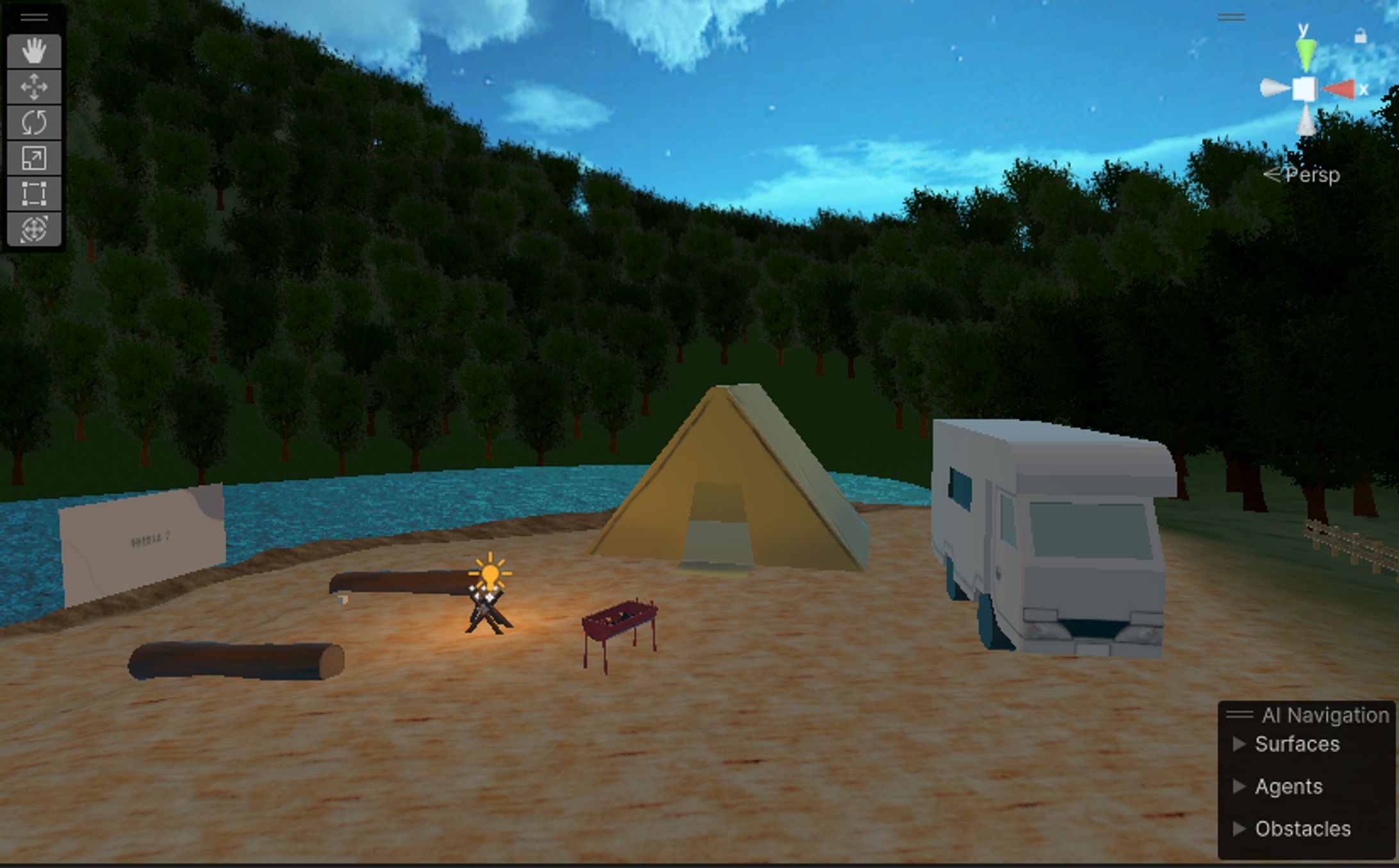Click the gizmo's center cube

point(1304,90)
